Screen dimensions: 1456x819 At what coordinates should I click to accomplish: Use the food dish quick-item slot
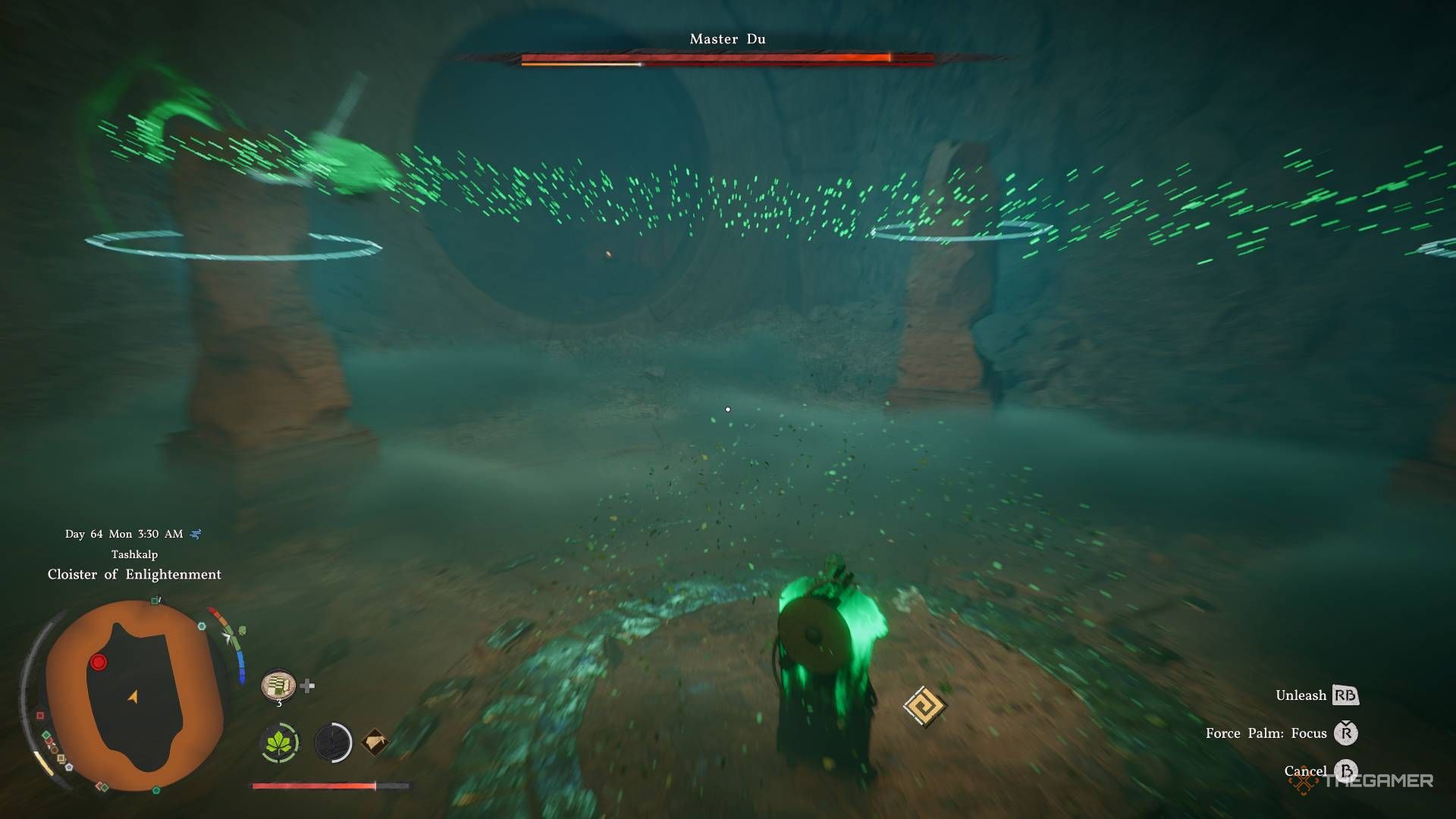coord(278,686)
